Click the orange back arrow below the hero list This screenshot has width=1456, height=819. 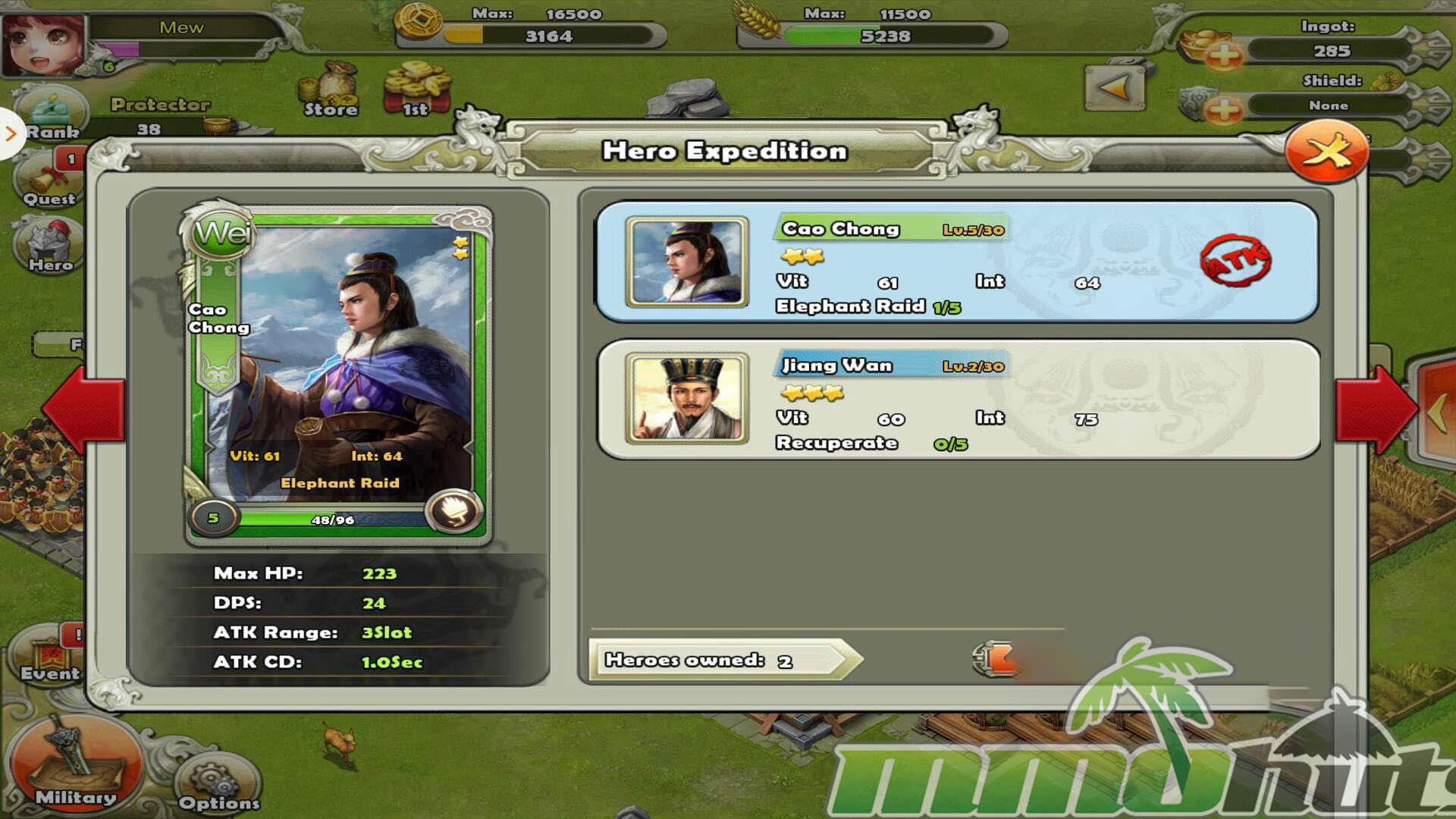(x=995, y=658)
